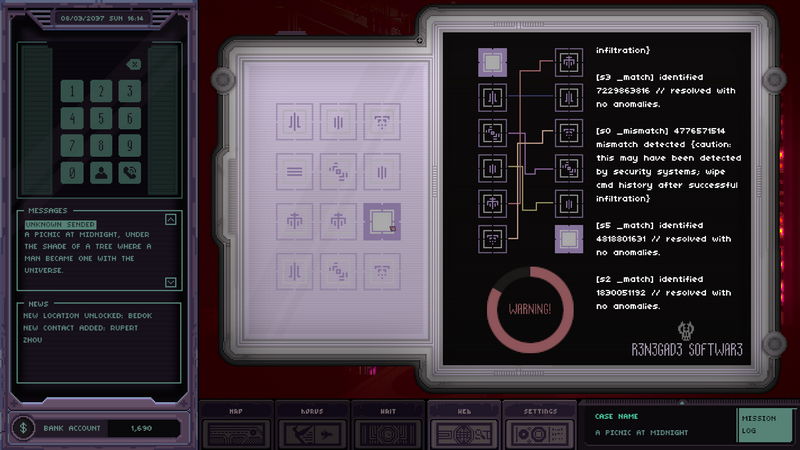Image resolution: width=800 pixels, height=450 pixels.
Task: Pick the three horizontal lines puzzle tile
Action: click(295, 171)
